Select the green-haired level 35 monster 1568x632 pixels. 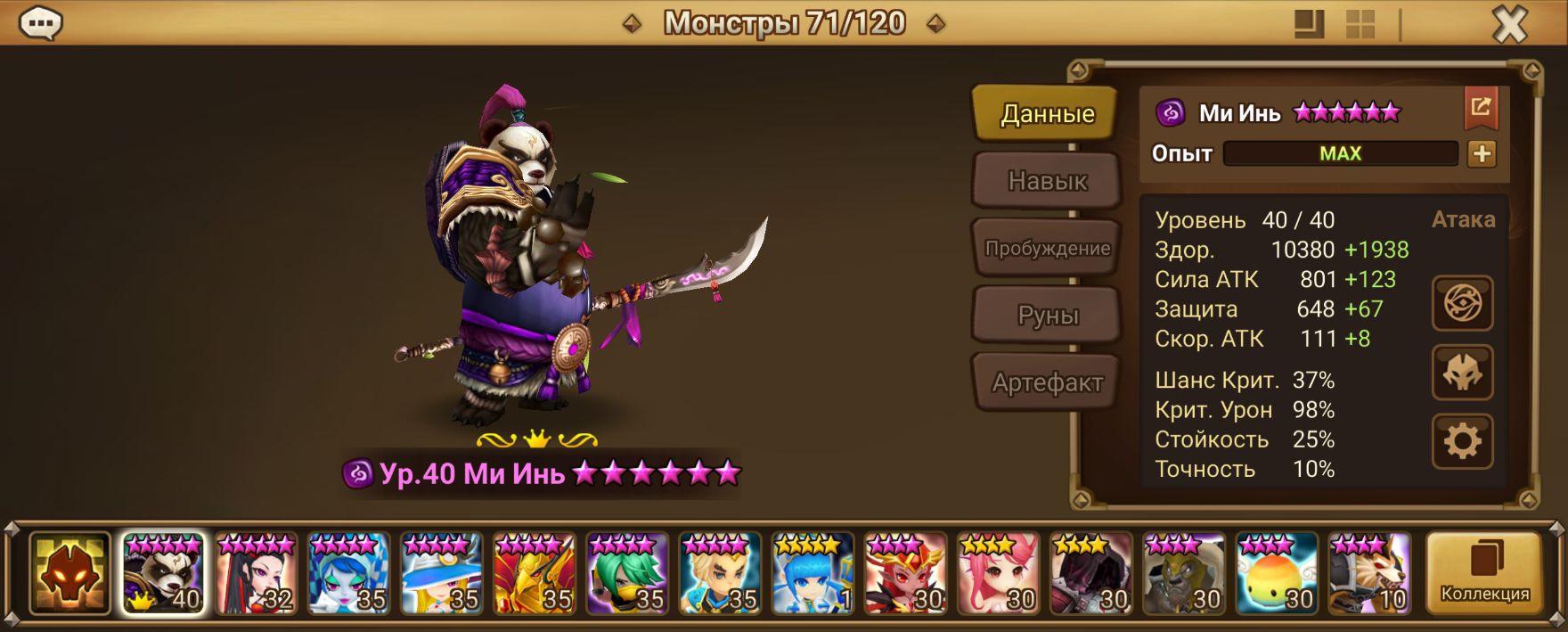click(627, 574)
